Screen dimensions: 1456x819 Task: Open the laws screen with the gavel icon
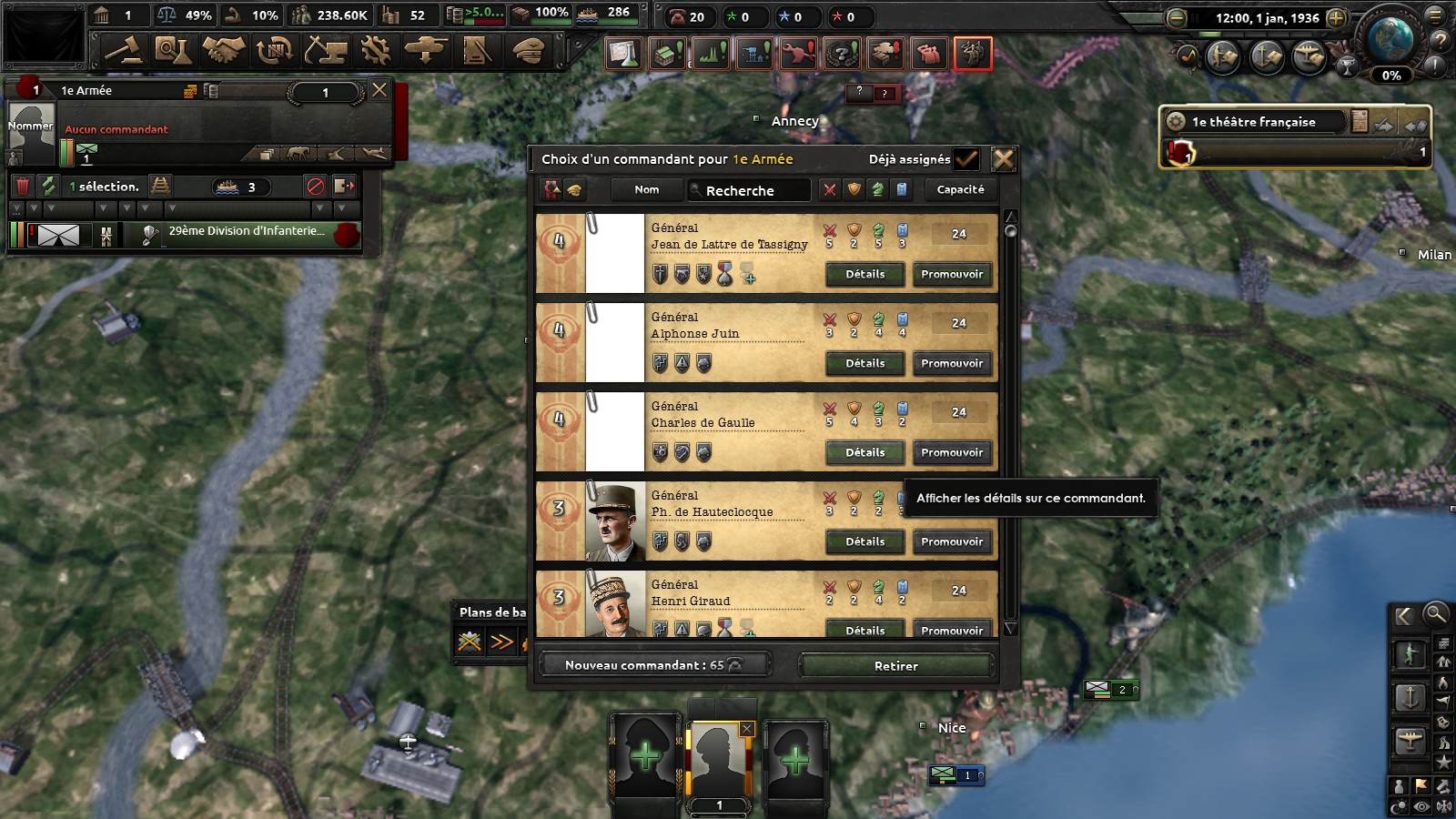(x=124, y=54)
